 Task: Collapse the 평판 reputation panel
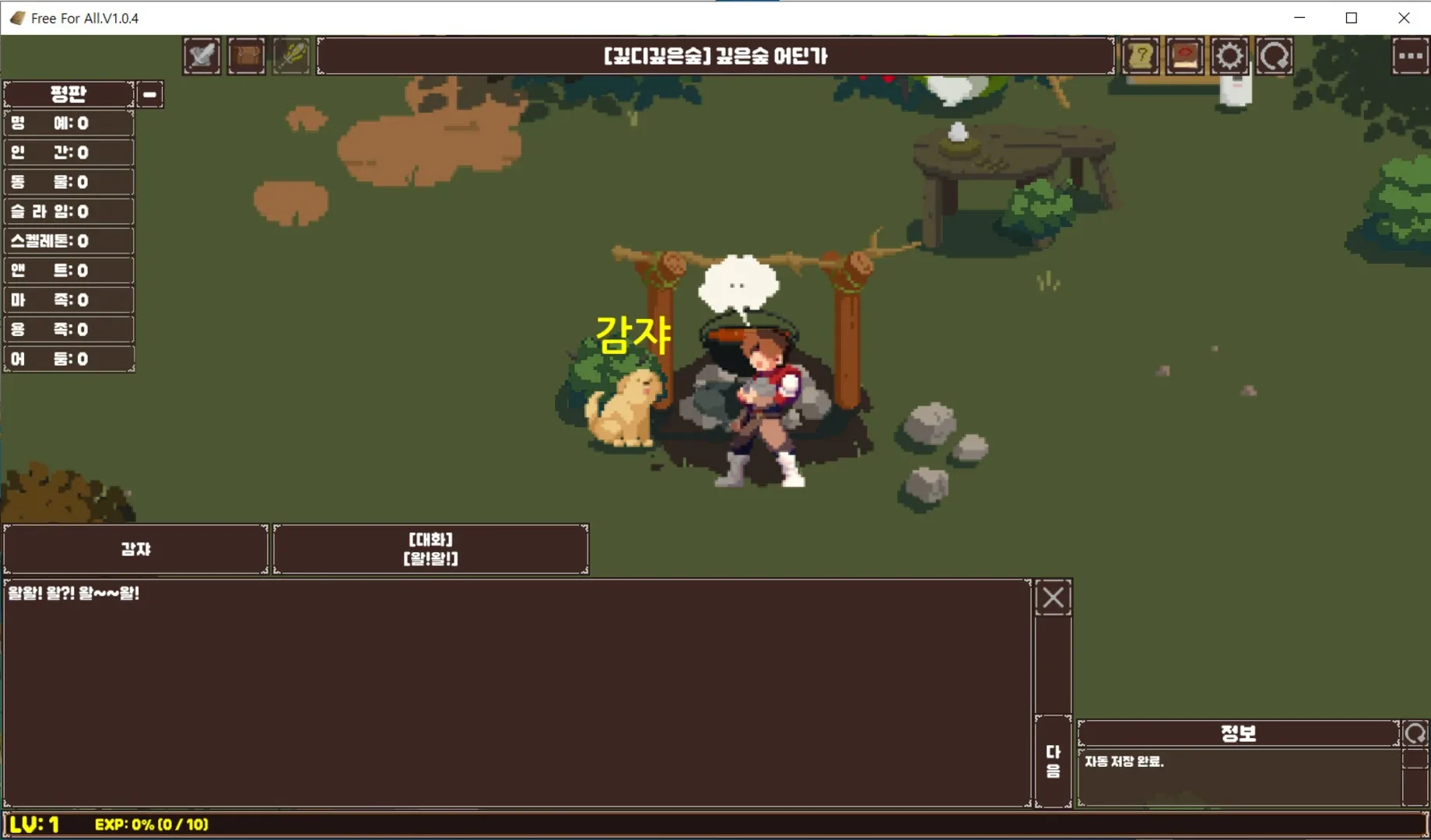click(x=149, y=93)
